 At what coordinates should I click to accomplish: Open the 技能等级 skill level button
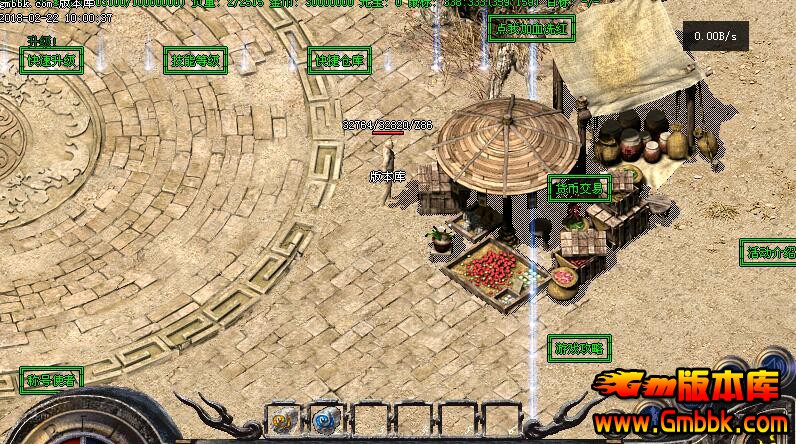coord(194,61)
